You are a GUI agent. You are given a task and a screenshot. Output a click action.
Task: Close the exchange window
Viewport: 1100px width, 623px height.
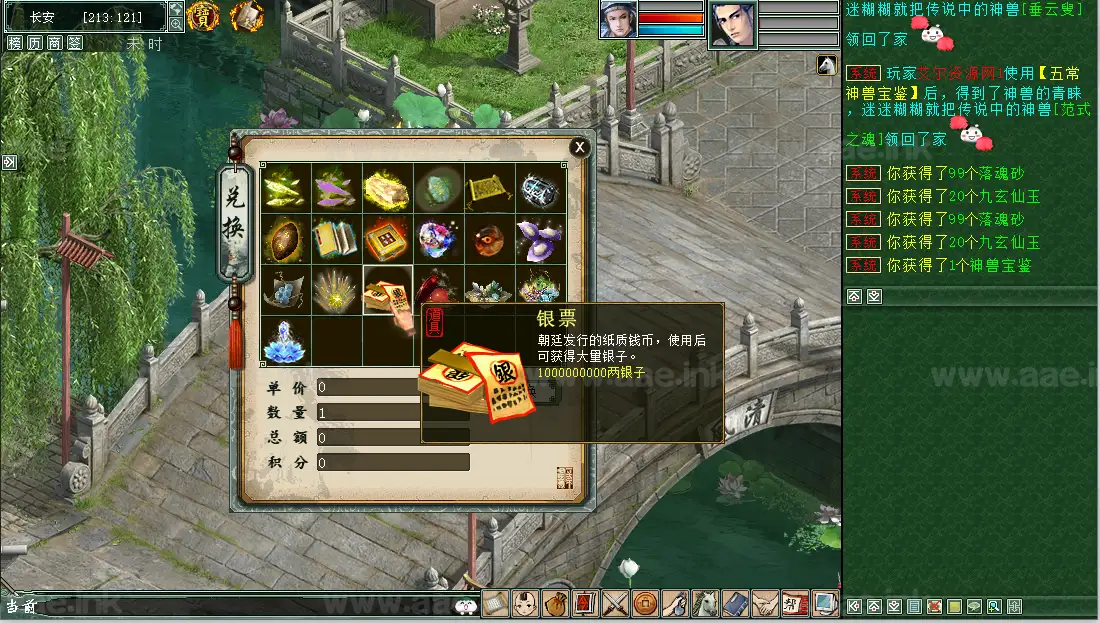click(x=579, y=147)
